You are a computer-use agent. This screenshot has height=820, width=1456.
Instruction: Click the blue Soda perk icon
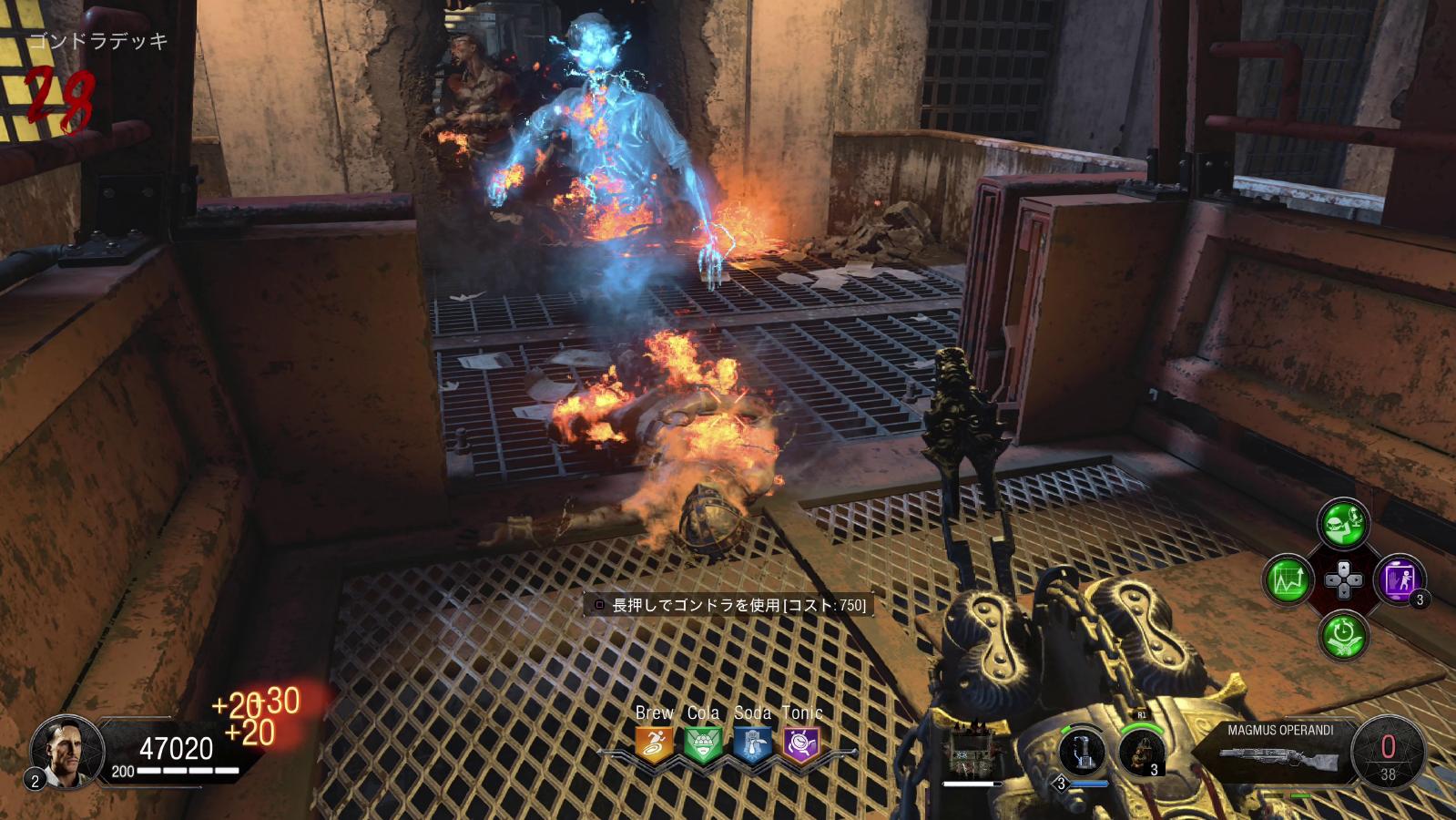pyautogui.click(x=752, y=743)
